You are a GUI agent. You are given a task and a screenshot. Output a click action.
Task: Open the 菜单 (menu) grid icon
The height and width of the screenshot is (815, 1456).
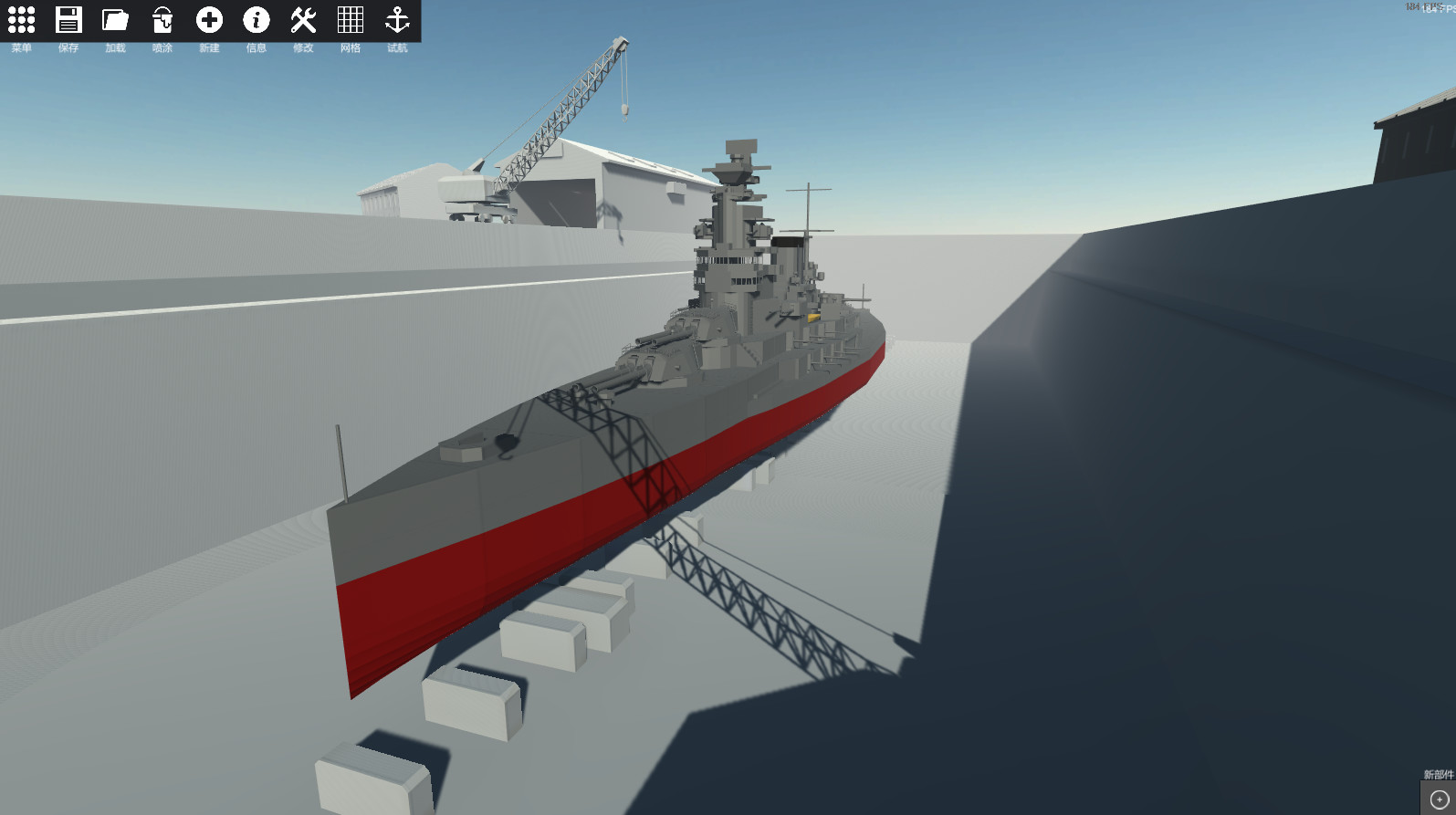[x=22, y=20]
